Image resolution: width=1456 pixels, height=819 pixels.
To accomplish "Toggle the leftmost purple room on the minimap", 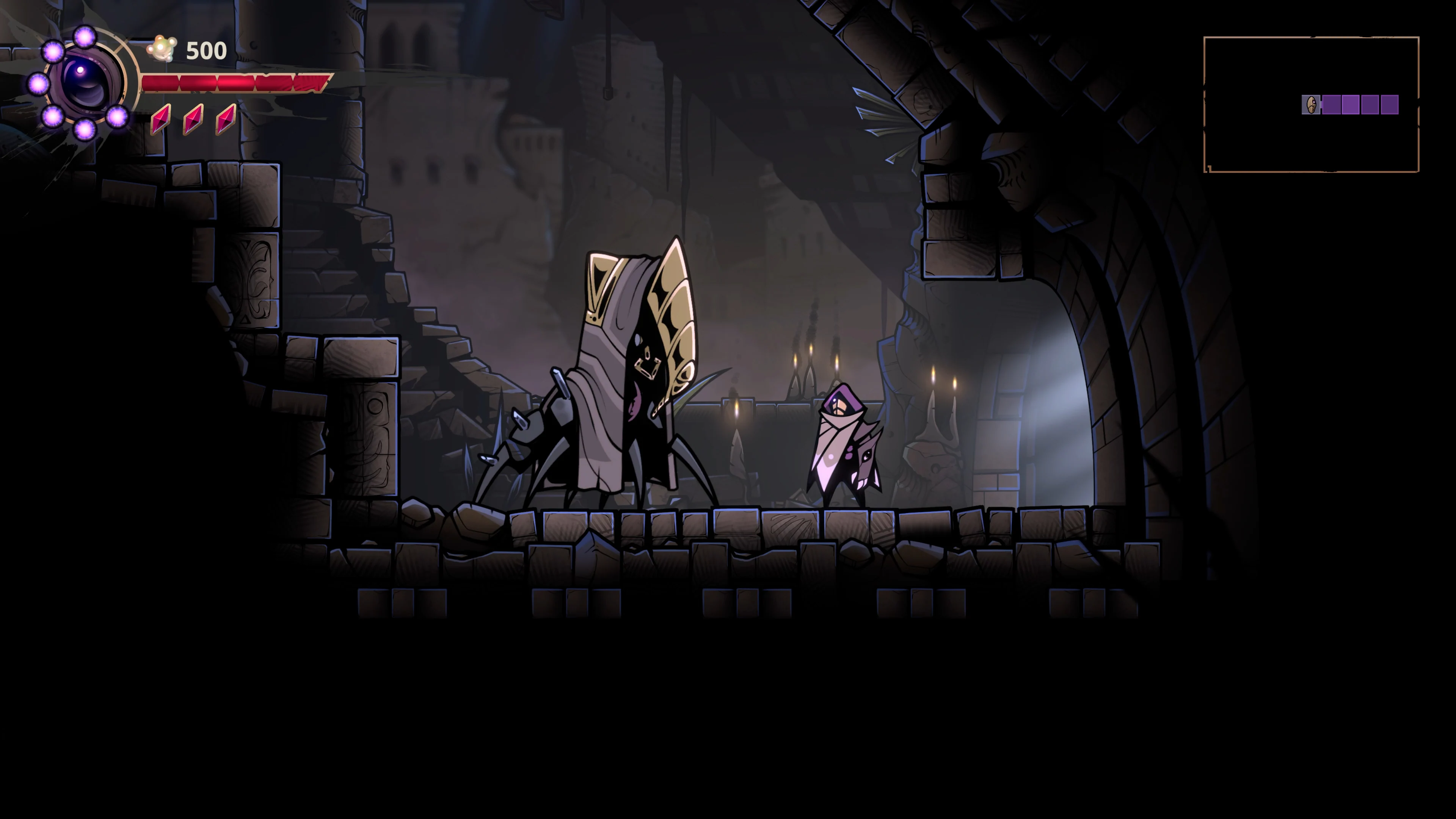I will point(1332,105).
